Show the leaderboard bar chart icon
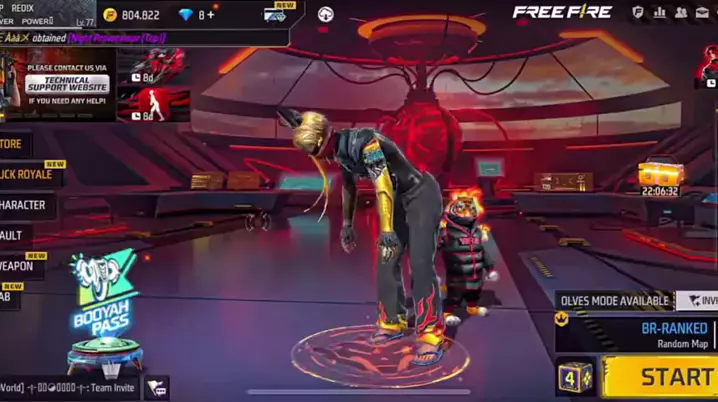Image resolution: width=718 pixels, height=402 pixels. [660, 13]
